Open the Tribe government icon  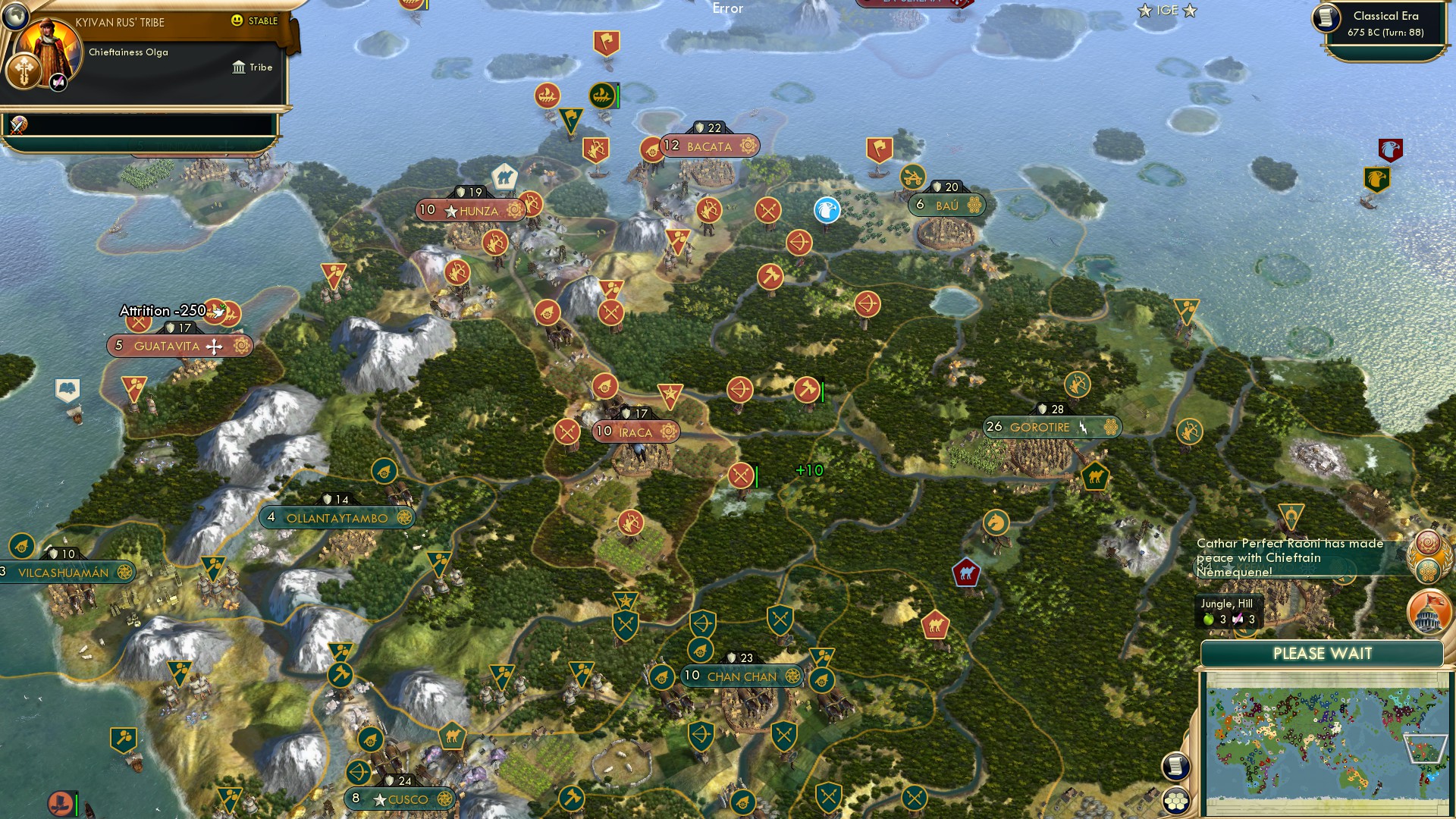coord(239,67)
